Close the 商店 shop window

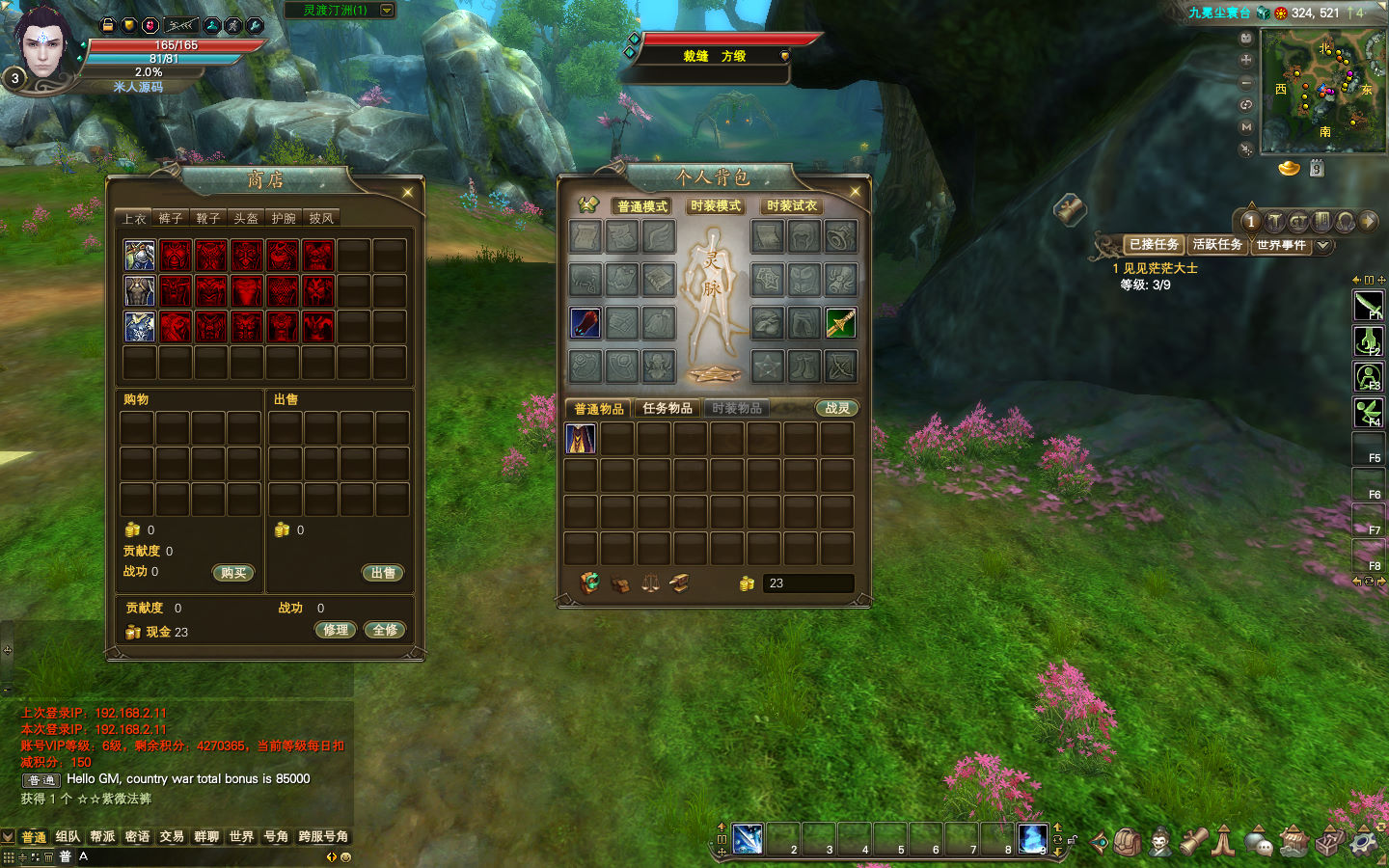click(x=408, y=193)
